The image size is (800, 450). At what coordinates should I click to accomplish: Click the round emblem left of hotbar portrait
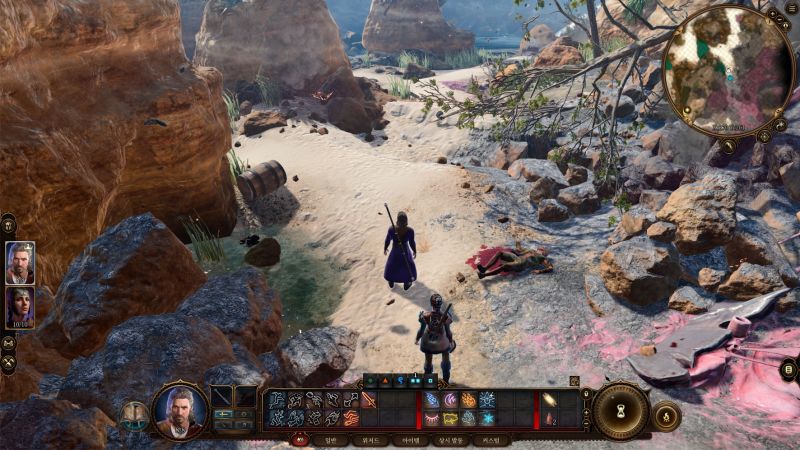134,415
